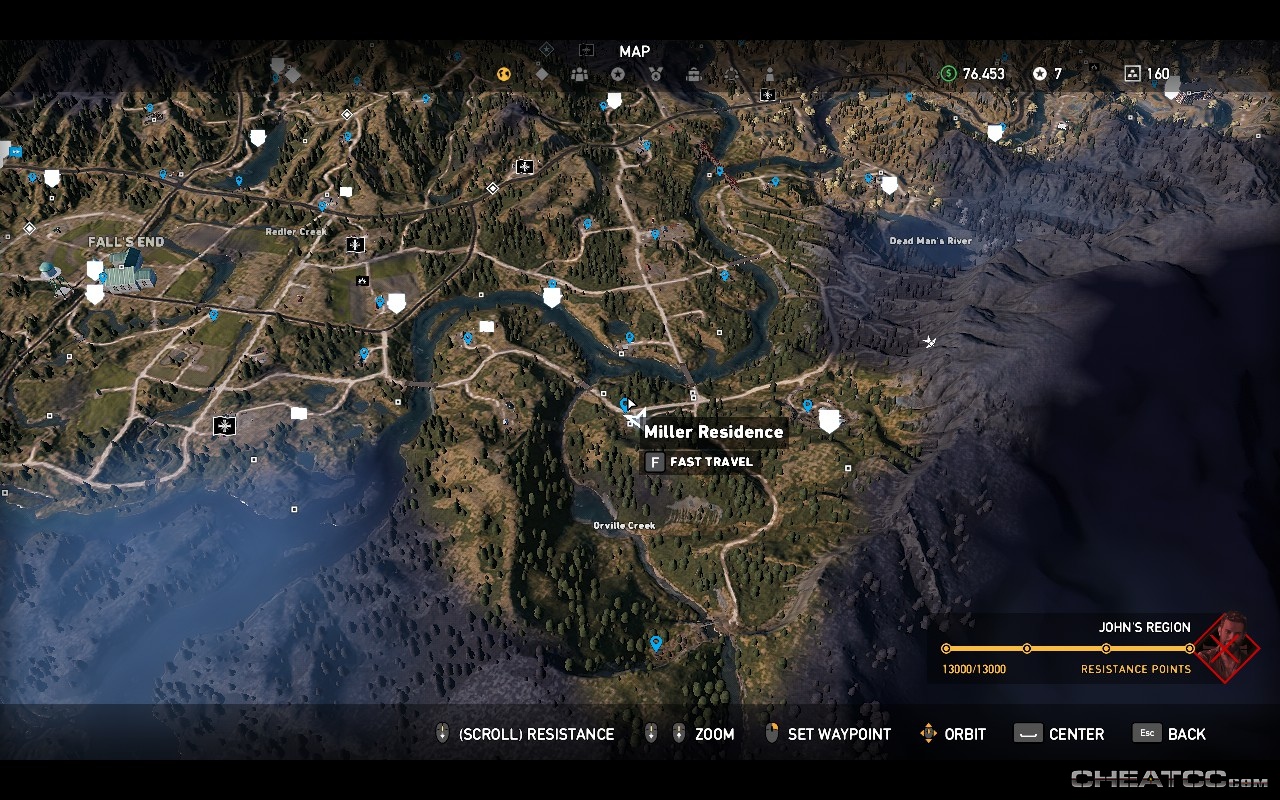1280x800 pixels.
Task: Open the missions star filter icon
Action: 618,74
